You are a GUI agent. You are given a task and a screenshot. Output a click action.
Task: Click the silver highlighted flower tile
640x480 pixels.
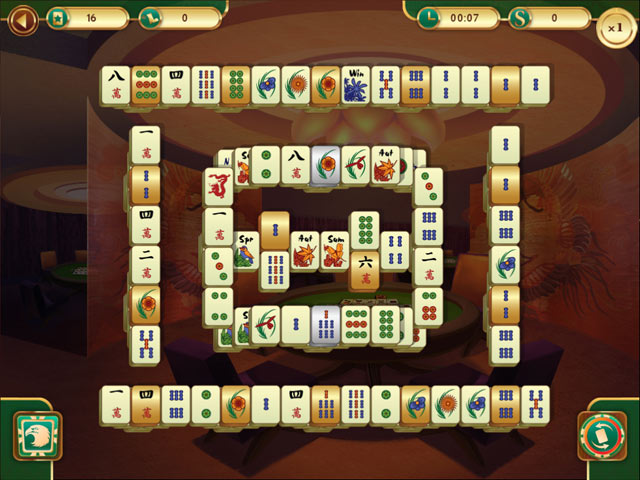pyautogui.click(x=325, y=164)
